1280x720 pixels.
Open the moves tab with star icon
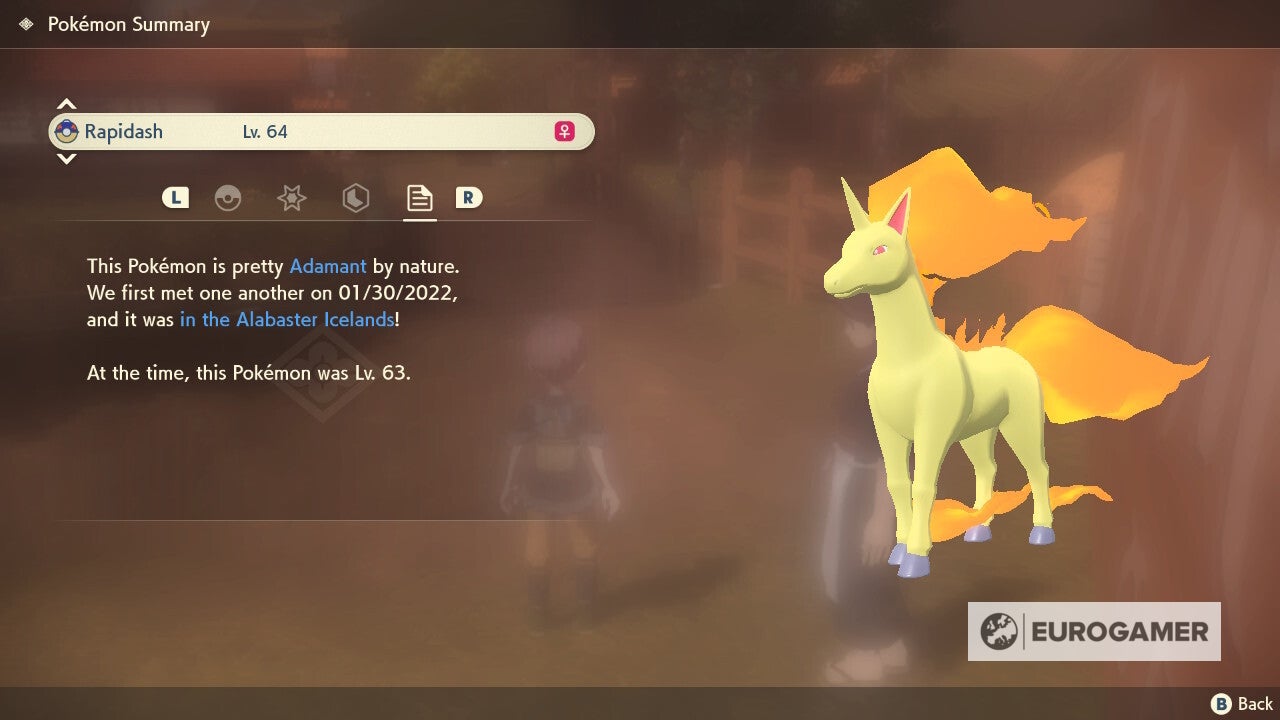tap(292, 198)
